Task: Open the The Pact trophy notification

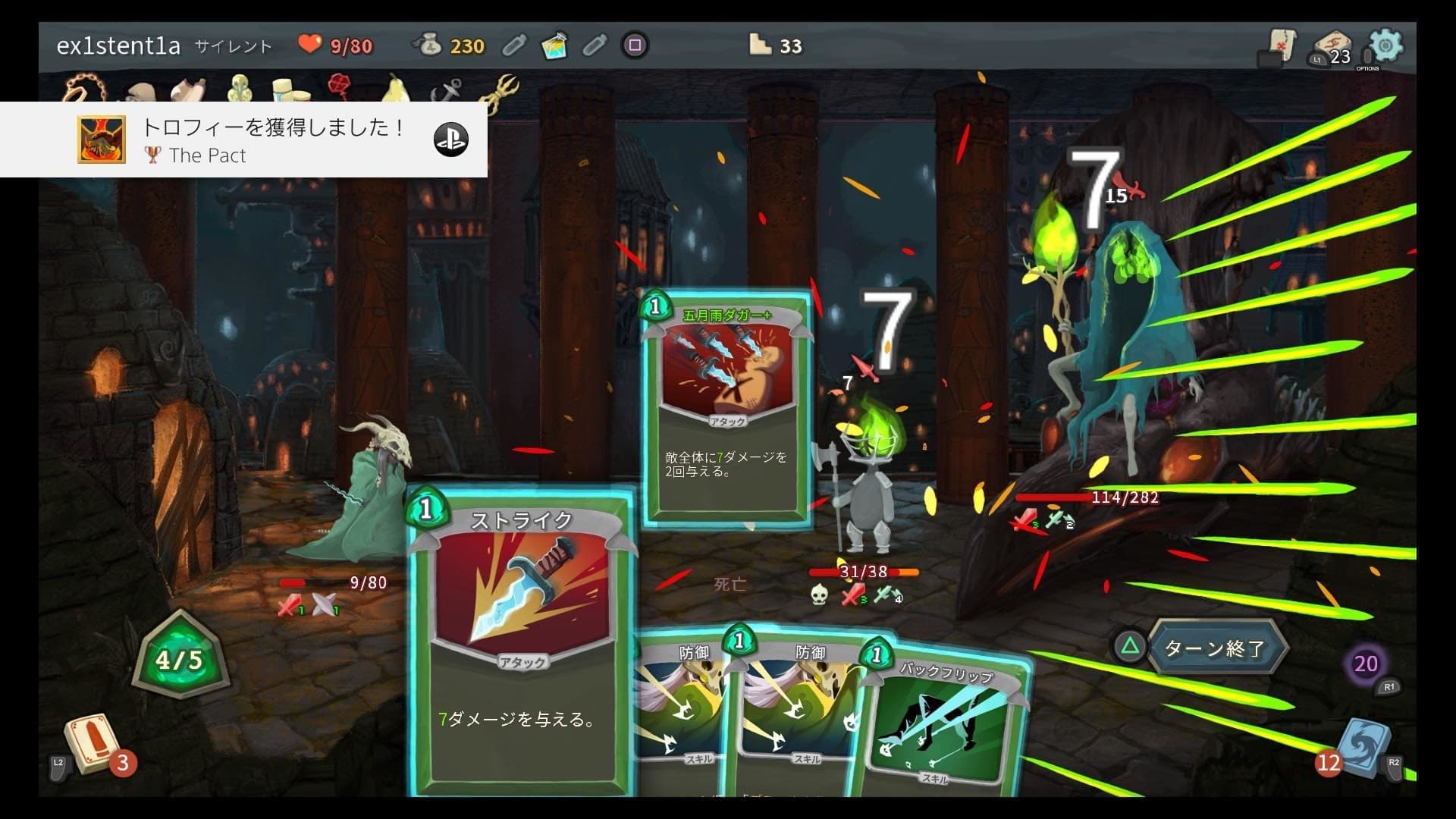Action: (x=243, y=140)
